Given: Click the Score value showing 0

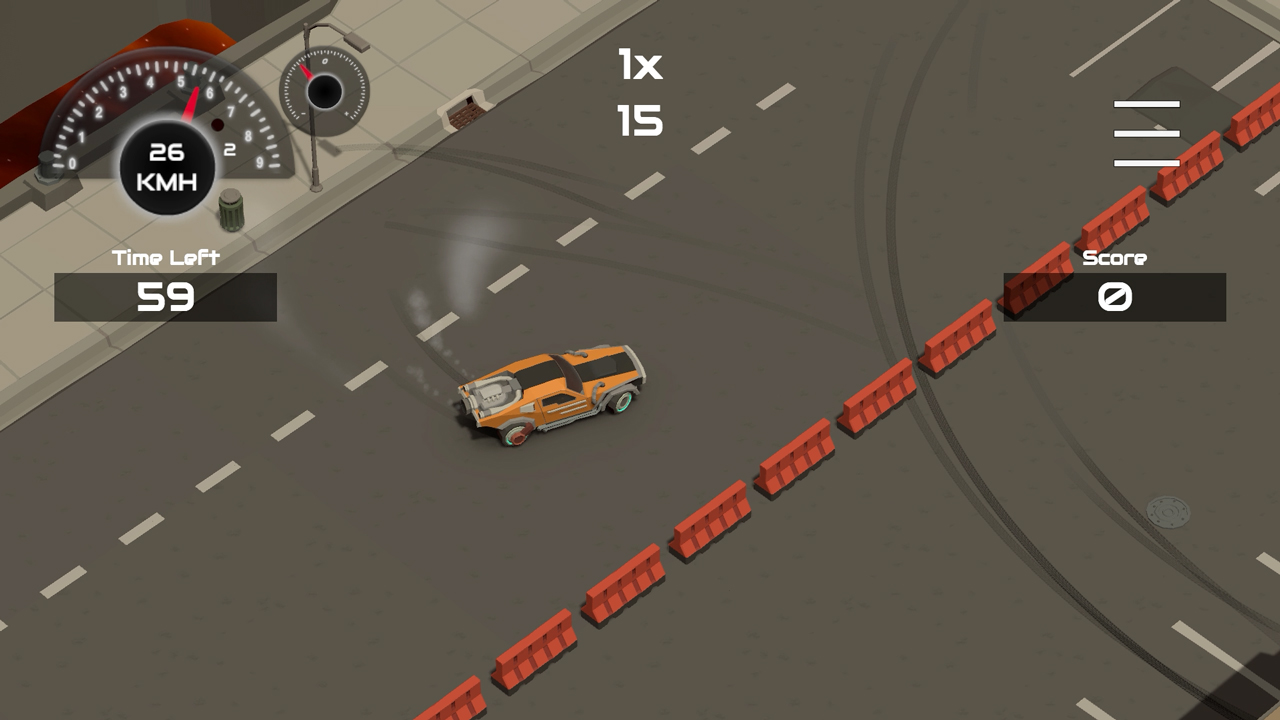Looking at the screenshot, I should point(1116,297).
